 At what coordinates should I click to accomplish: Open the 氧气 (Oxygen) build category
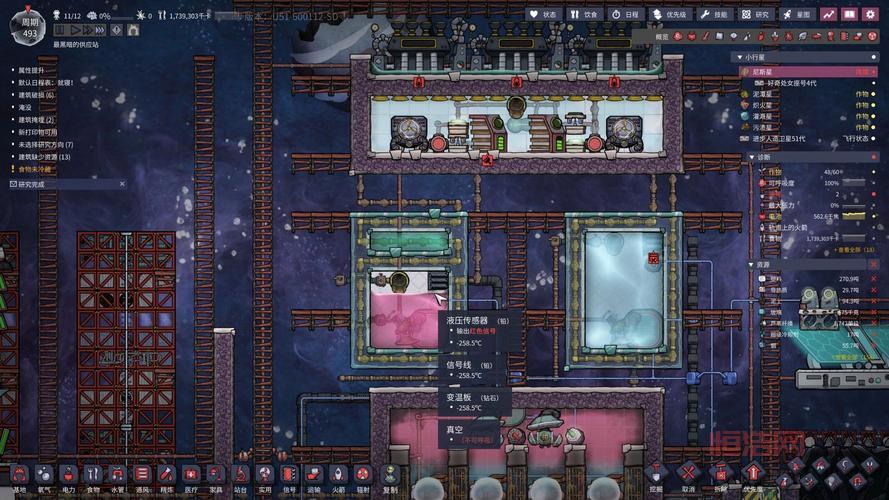pyautogui.click(x=43, y=474)
